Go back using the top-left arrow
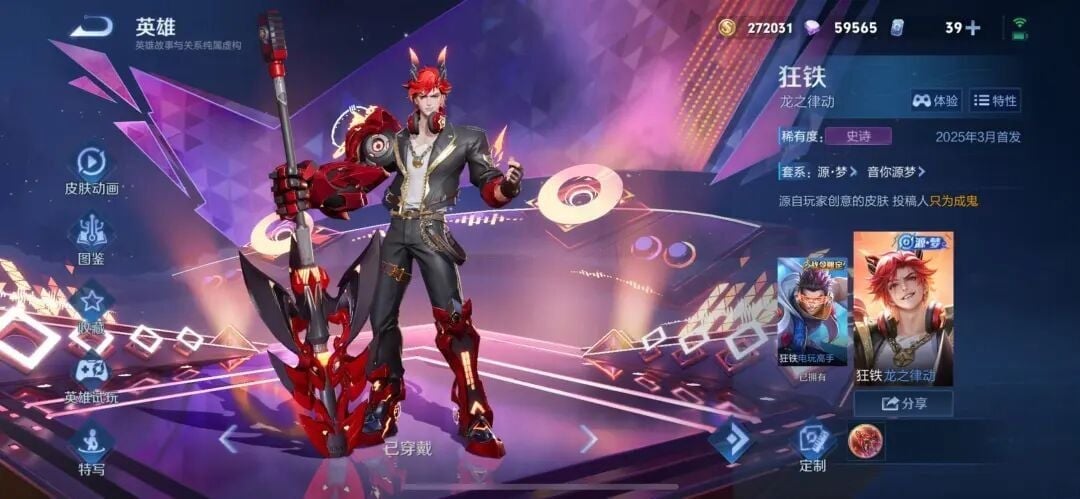Image resolution: width=1080 pixels, height=499 pixels. pyautogui.click(x=91, y=27)
